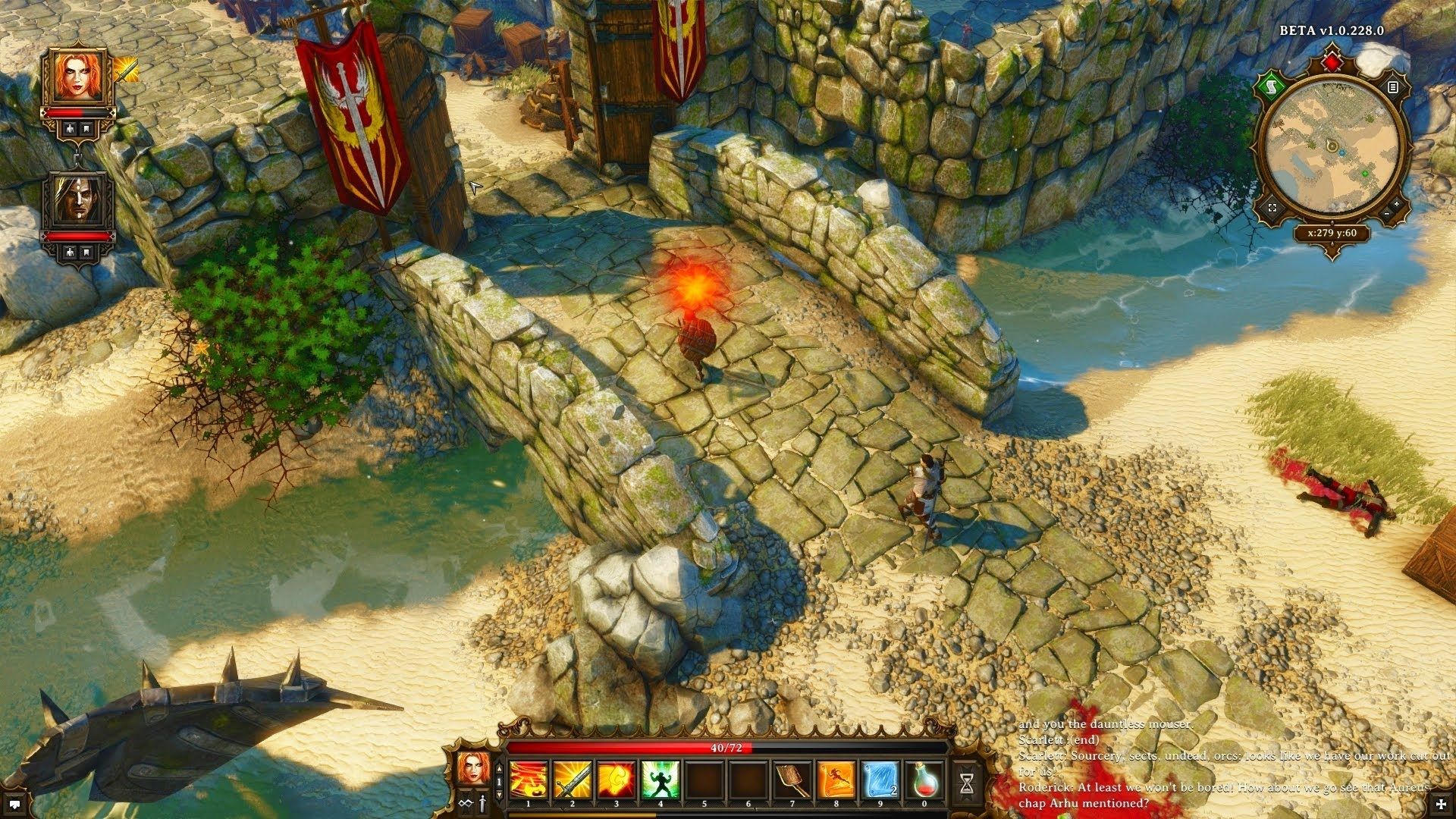Screen dimensions: 1456x819
Task: Zoom in the minimap with plus button
Action: (1397, 205)
